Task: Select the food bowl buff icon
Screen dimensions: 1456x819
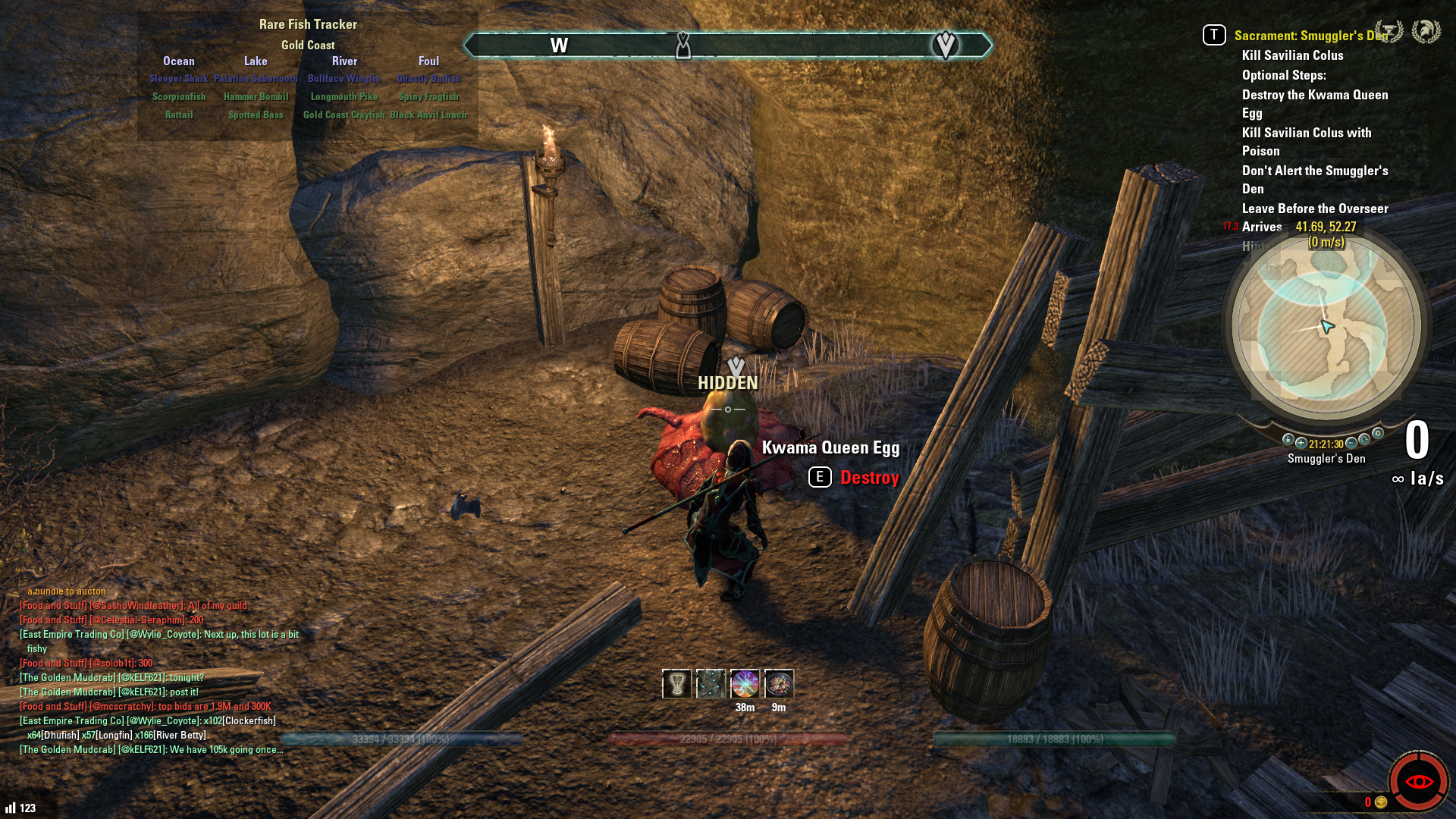Action: [x=779, y=684]
